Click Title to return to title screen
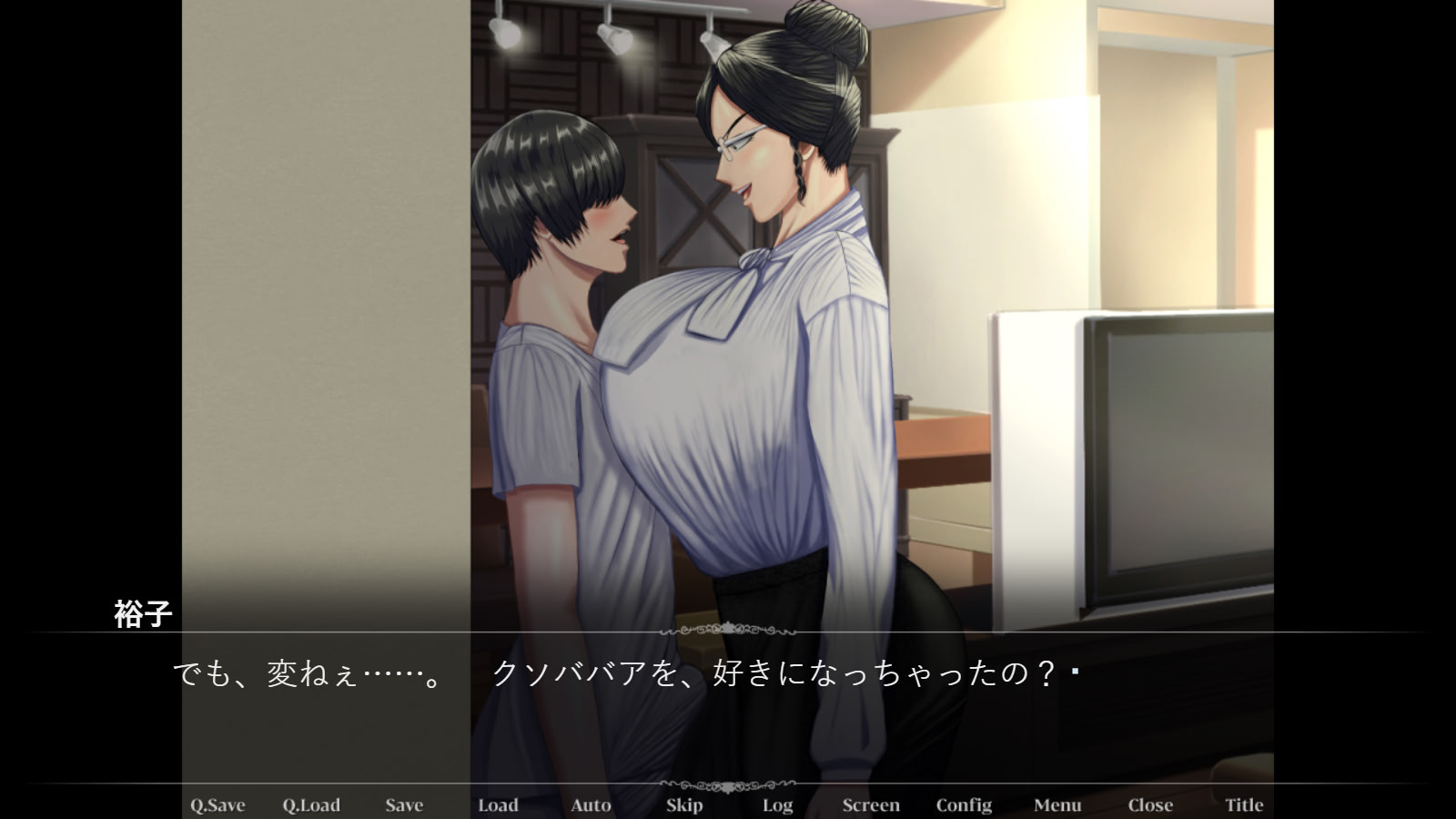Image resolution: width=1456 pixels, height=819 pixels. pos(1244,805)
